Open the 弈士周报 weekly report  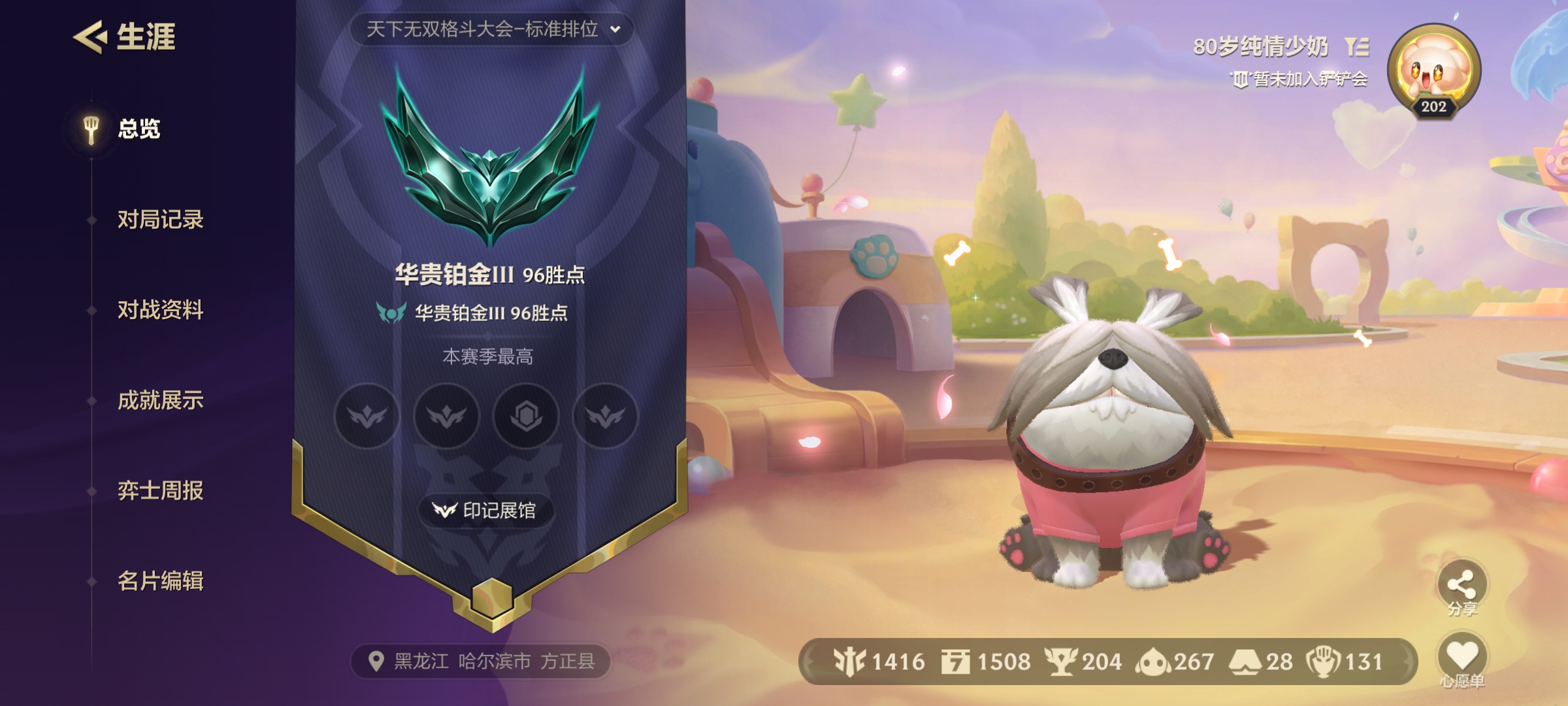tap(160, 490)
